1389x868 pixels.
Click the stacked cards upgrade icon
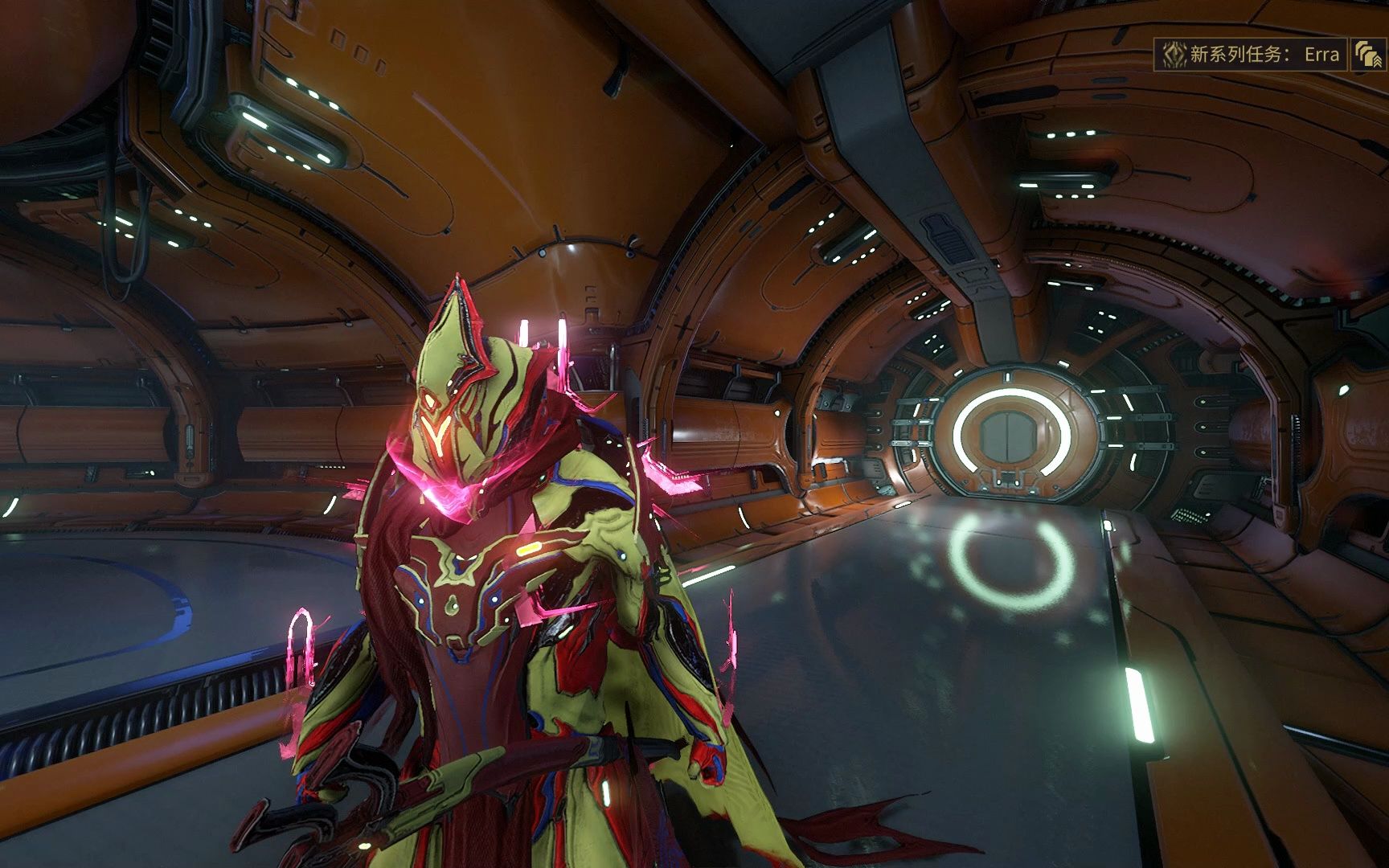coord(1368,55)
